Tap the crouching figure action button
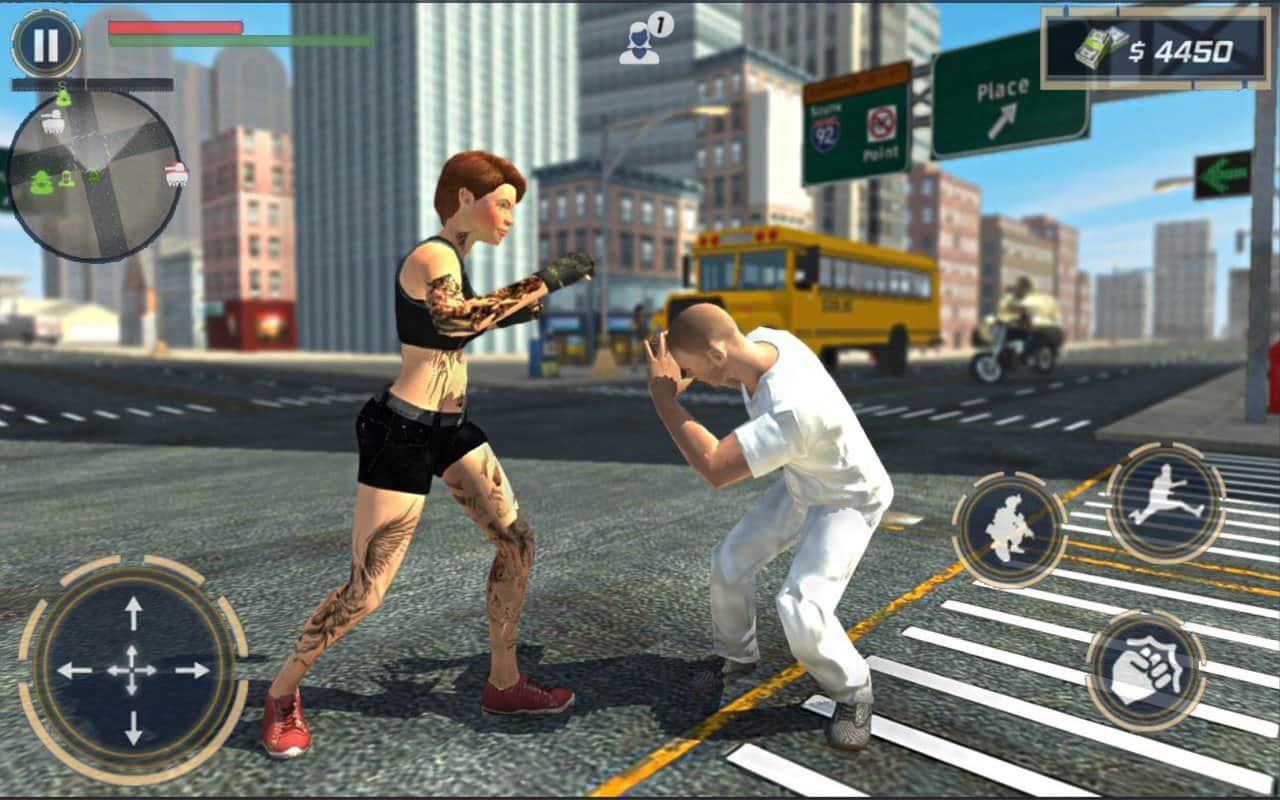Viewport: 1280px width, 800px height. point(1009,529)
